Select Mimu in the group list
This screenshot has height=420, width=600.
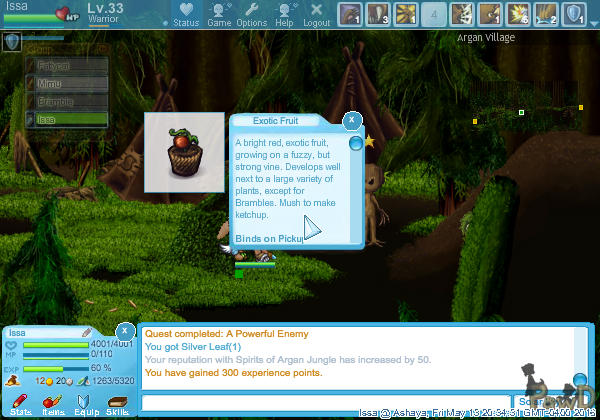pos(66,84)
